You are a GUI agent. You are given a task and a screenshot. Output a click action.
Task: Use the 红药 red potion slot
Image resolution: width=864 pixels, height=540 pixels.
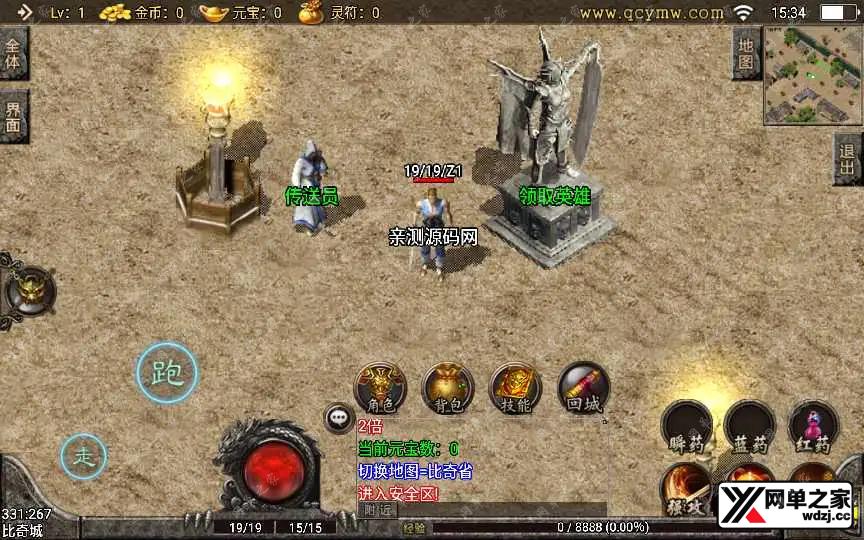point(813,428)
